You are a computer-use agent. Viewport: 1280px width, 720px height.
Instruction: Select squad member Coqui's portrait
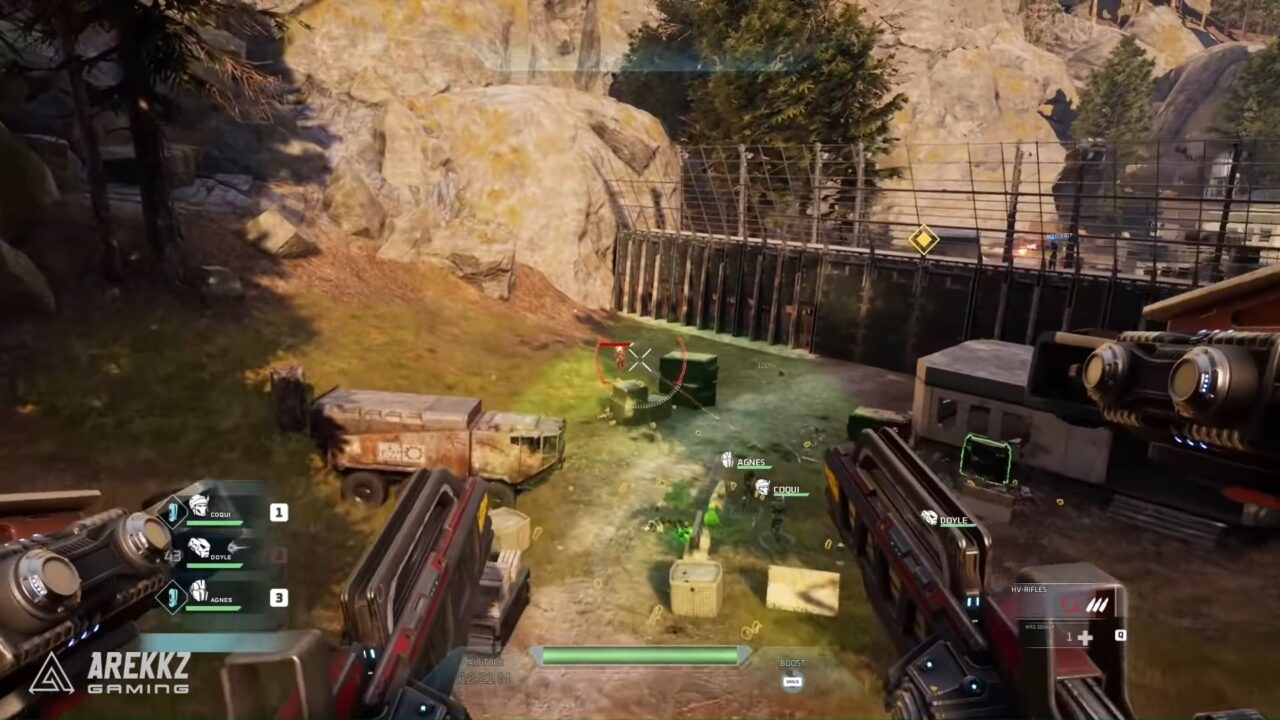199,506
